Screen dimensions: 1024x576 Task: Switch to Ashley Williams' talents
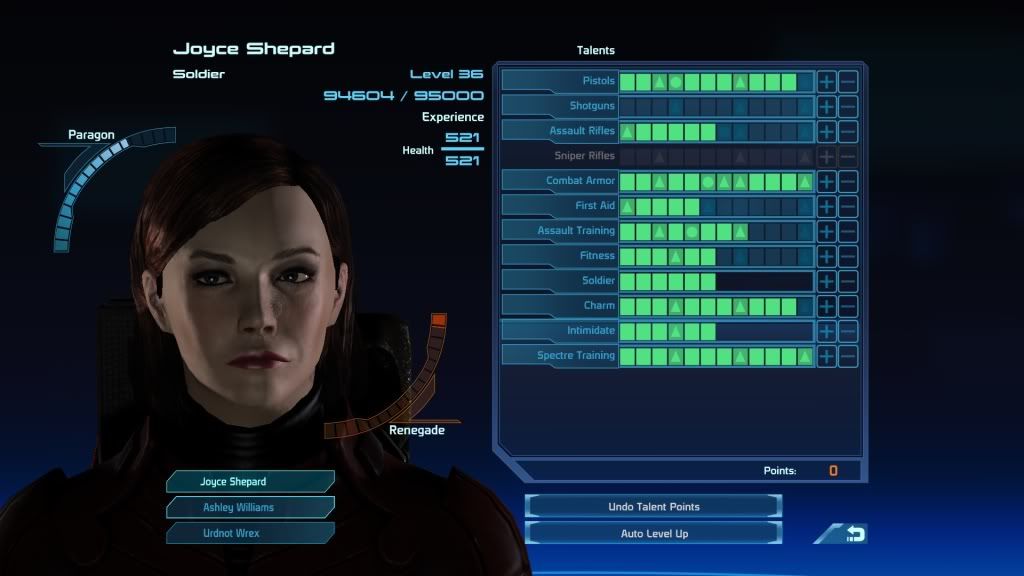pos(250,507)
